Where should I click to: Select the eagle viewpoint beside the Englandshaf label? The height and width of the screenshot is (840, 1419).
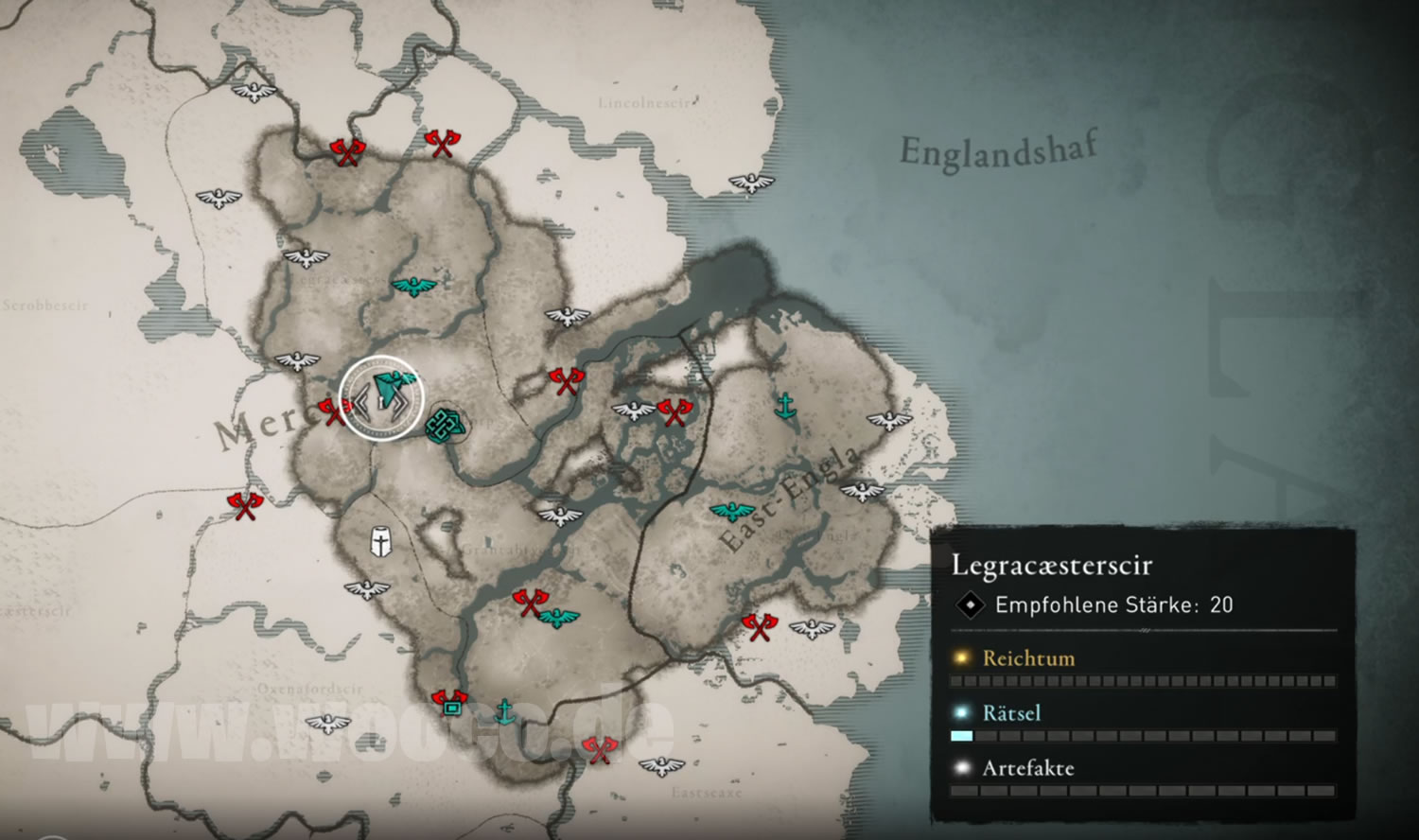(x=751, y=183)
